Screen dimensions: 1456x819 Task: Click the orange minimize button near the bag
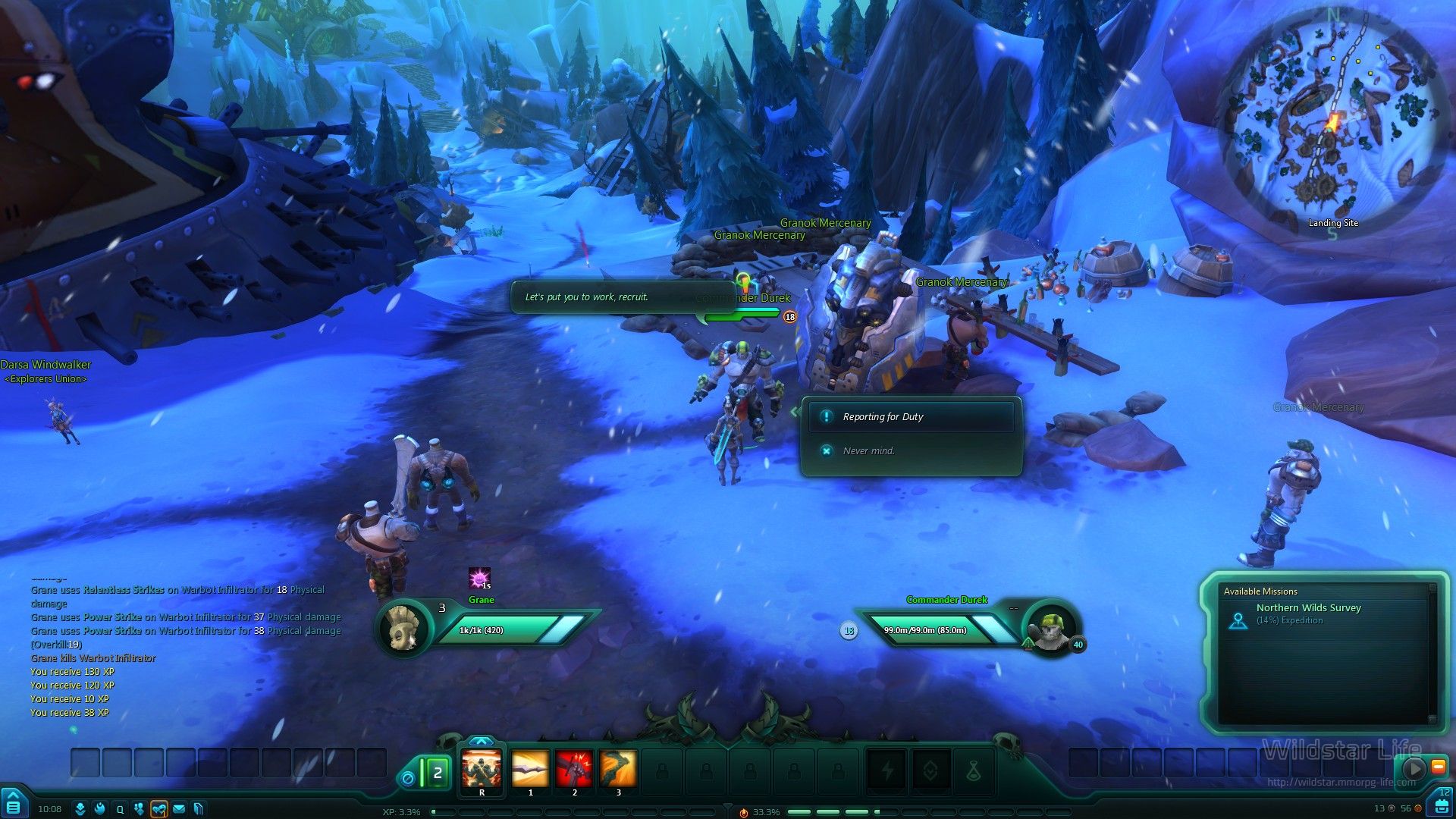tap(1438, 767)
